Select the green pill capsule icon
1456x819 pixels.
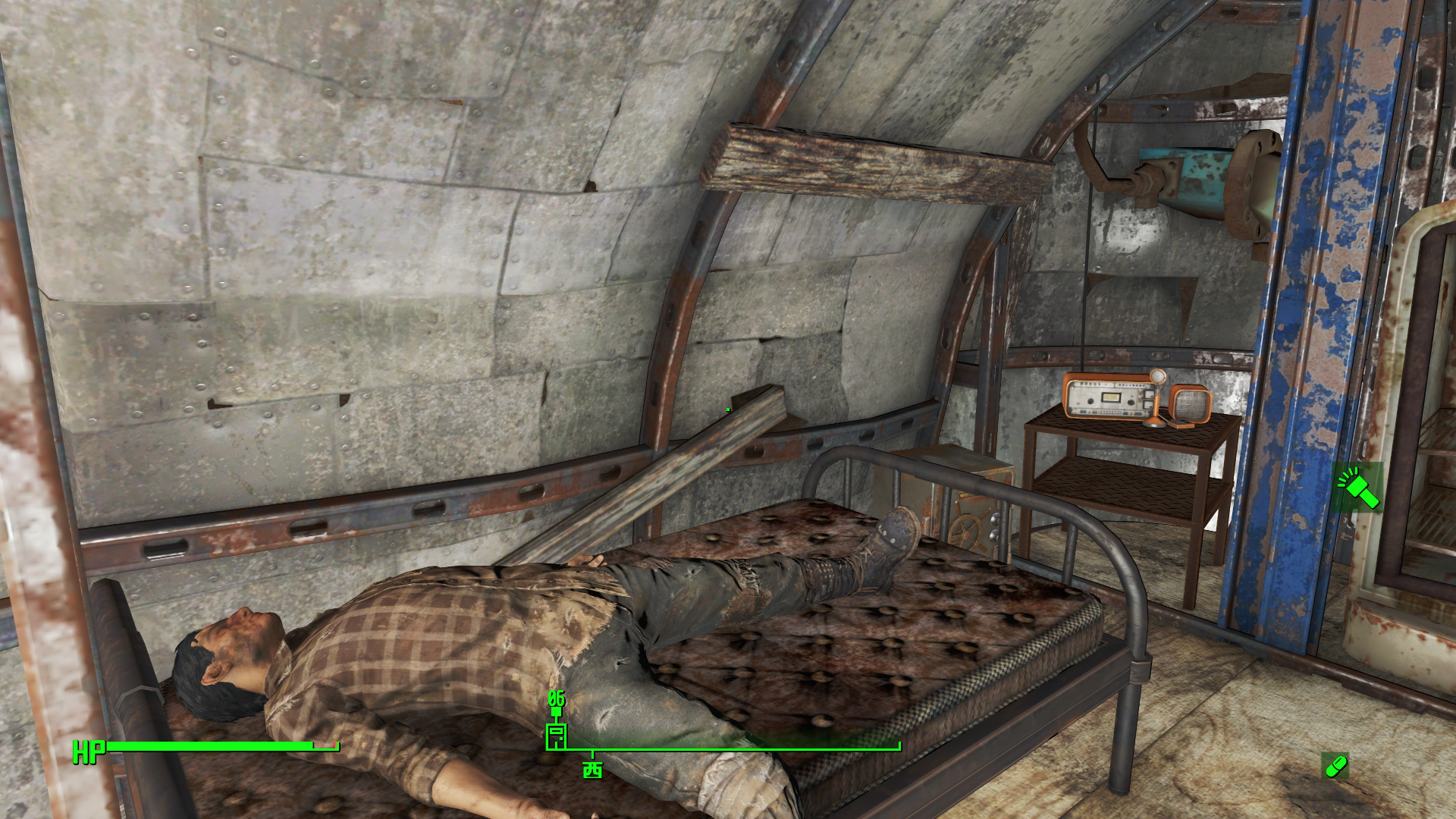point(1335,766)
